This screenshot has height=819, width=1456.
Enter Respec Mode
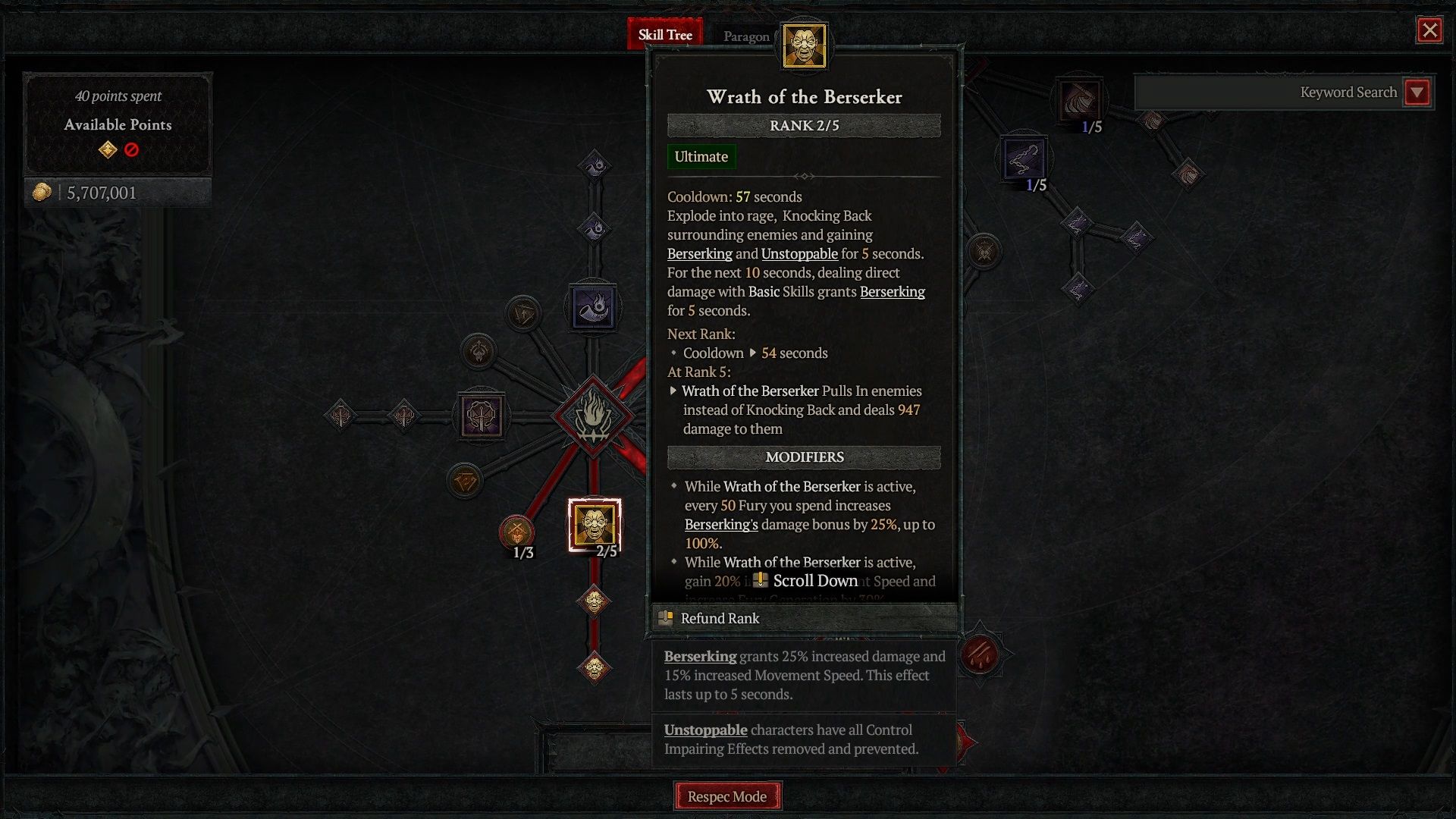pos(727,796)
